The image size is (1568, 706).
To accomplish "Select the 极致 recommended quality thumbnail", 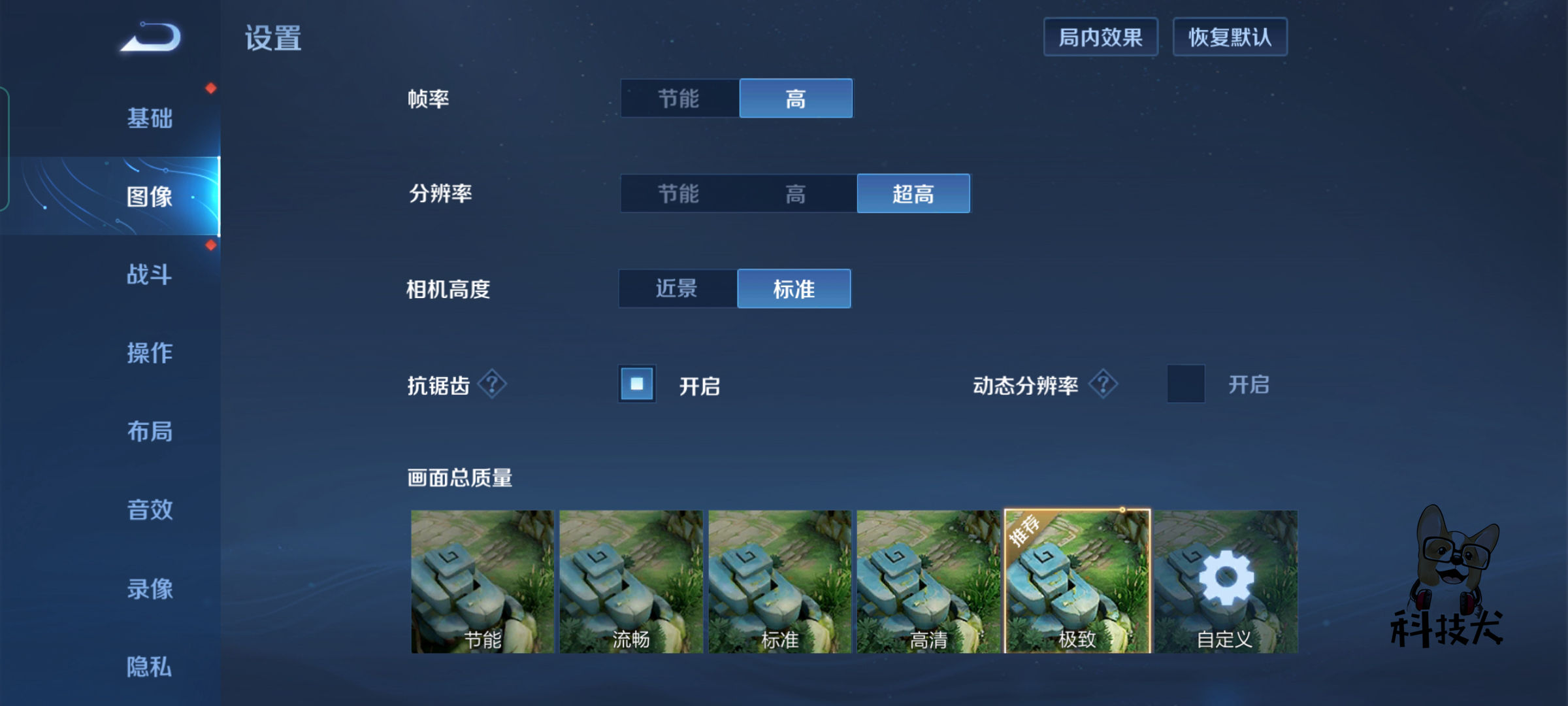I will click(x=1077, y=579).
